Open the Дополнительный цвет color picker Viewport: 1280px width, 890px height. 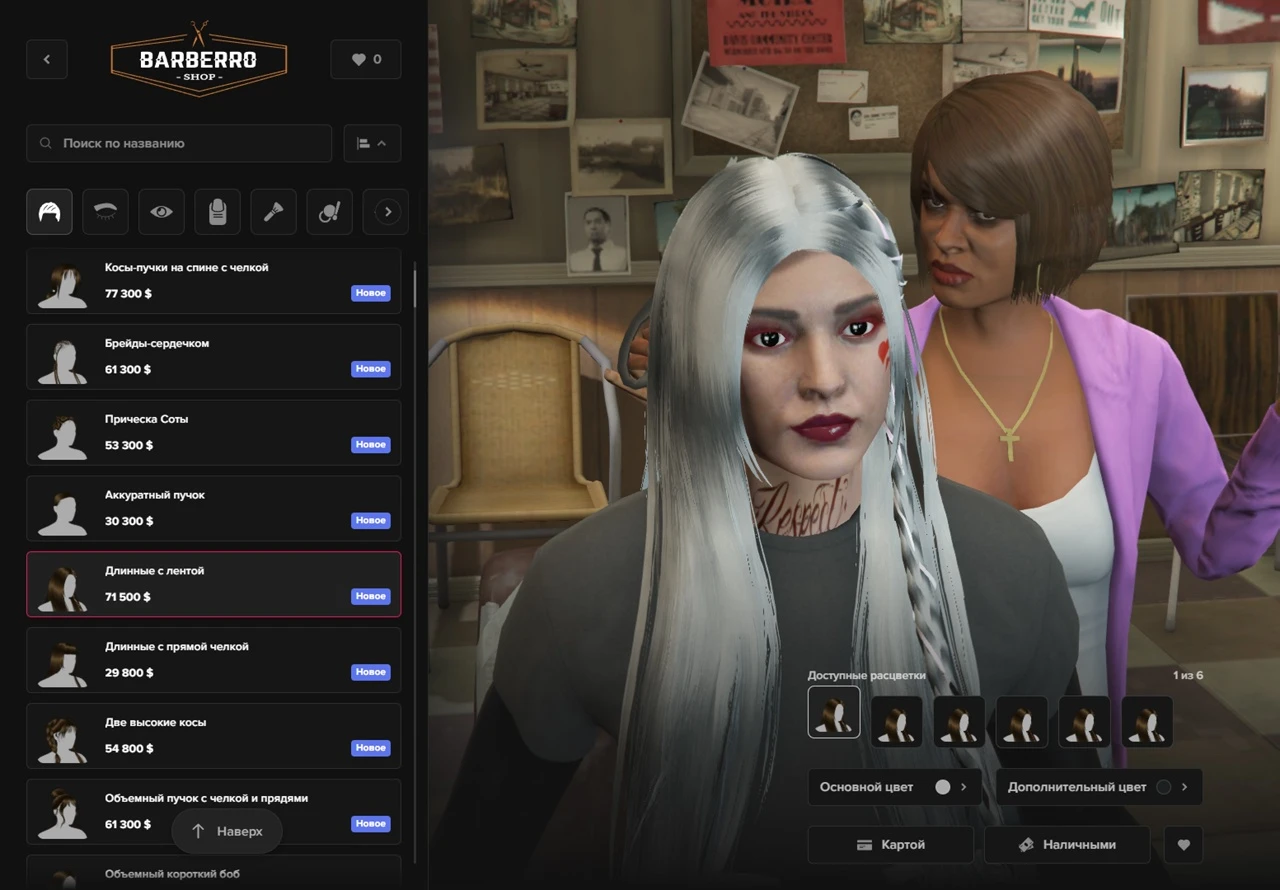1098,787
